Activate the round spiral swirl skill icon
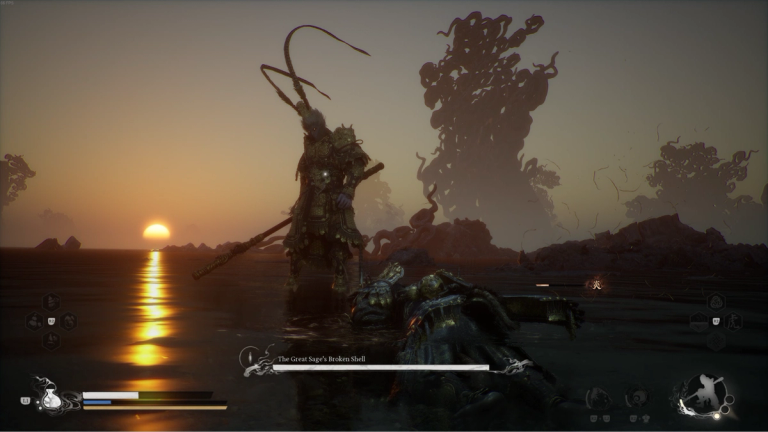The width and height of the screenshot is (768, 432). click(x=636, y=397)
